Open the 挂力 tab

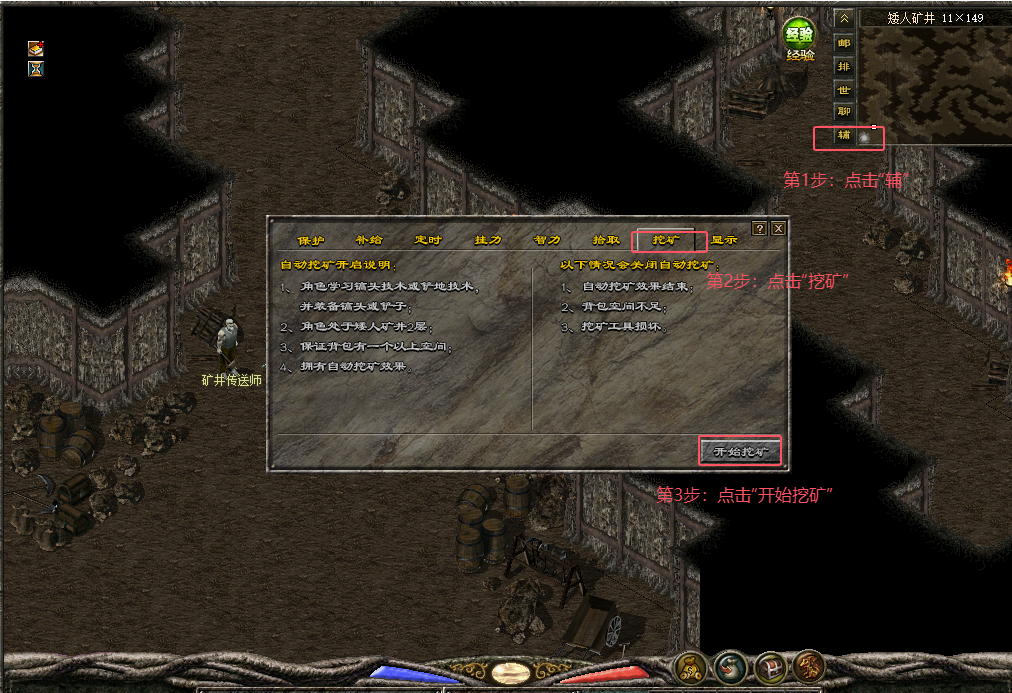488,241
